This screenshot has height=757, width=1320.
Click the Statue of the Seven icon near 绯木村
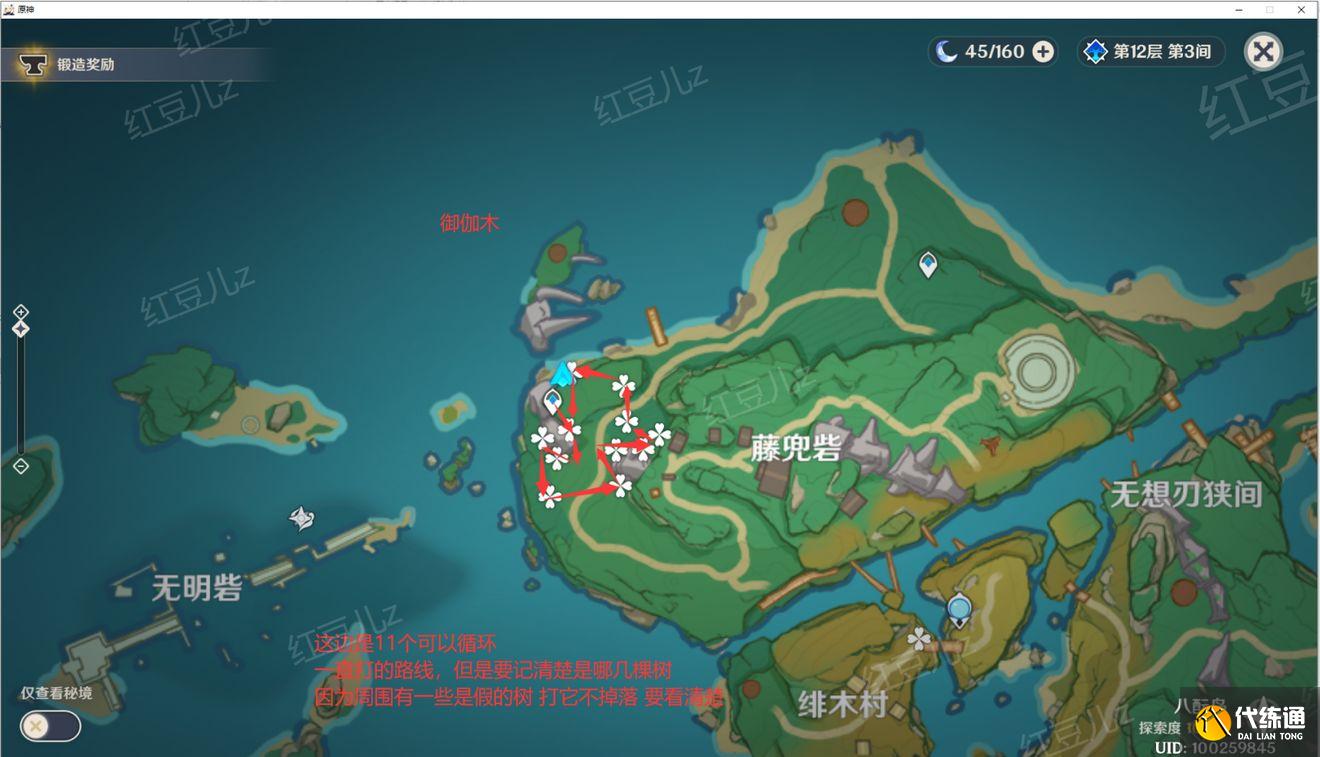(958, 606)
